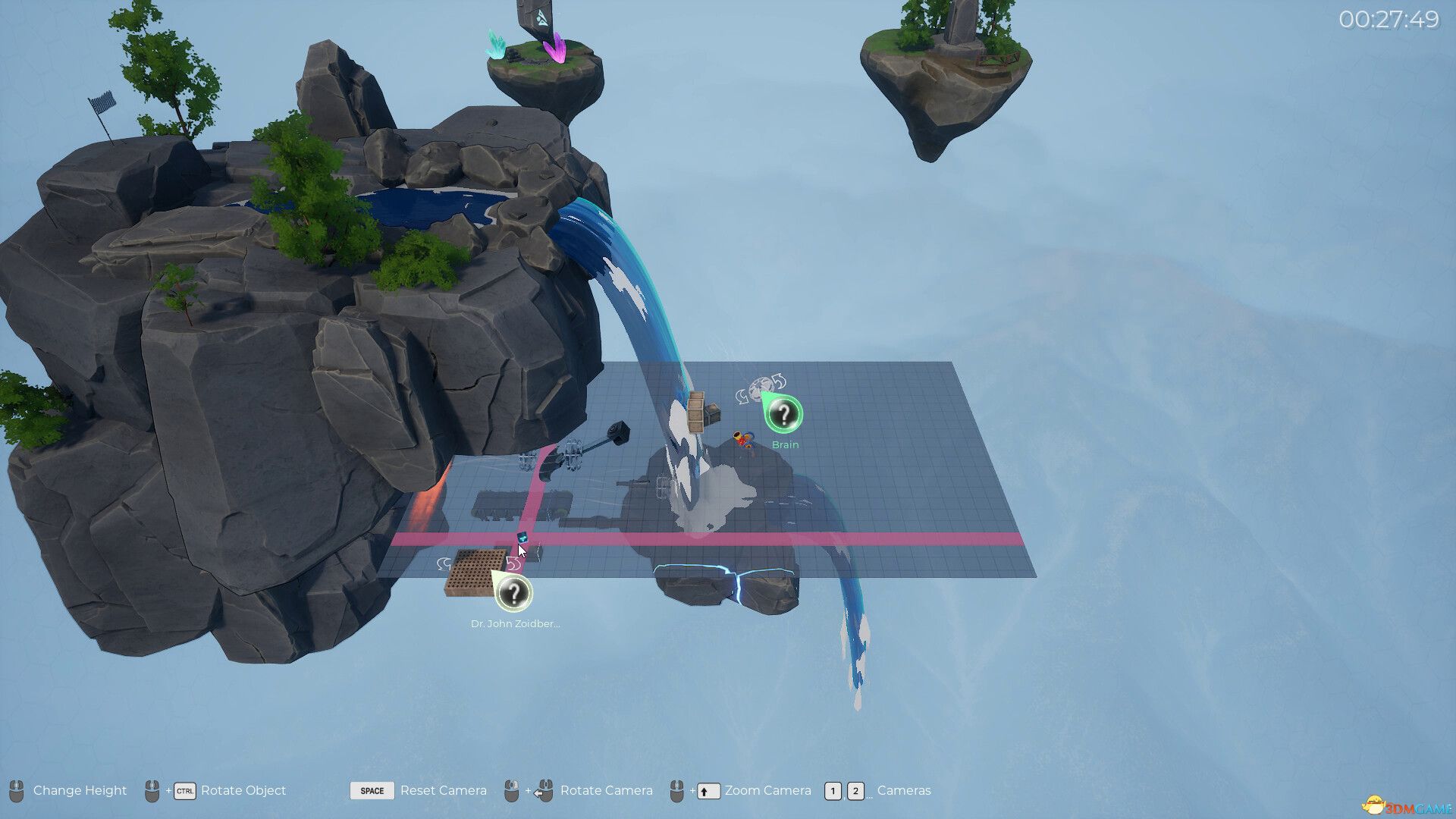Click the rotation globe gizmo above Brain's marker

pos(759,387)
